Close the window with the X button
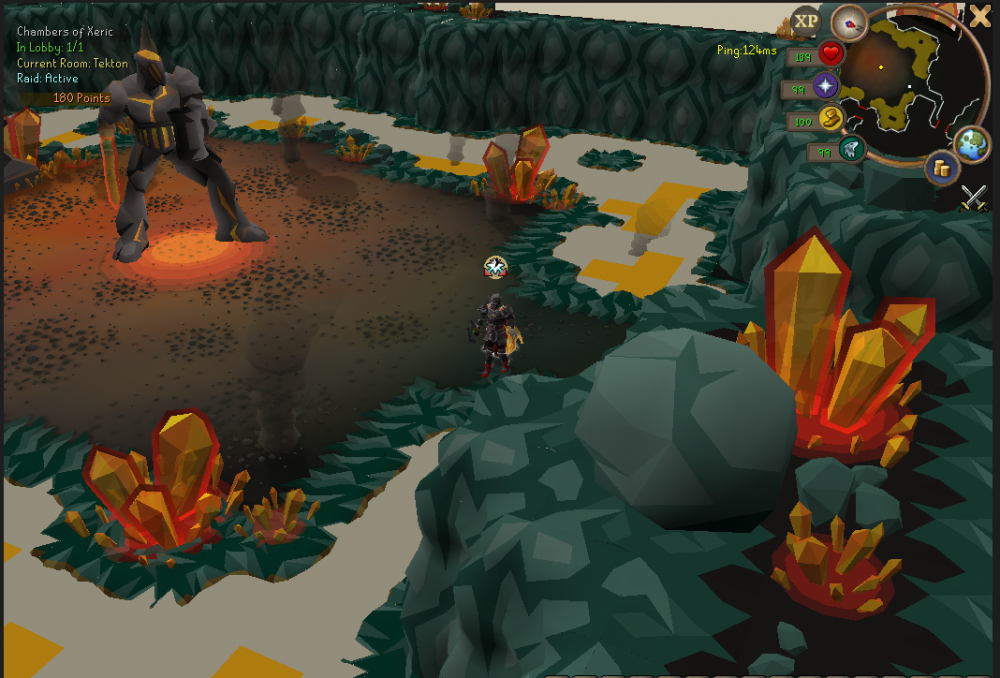The width and height of the screenshot is (1000, 678). pyautogui.click(x=980, y=15)
